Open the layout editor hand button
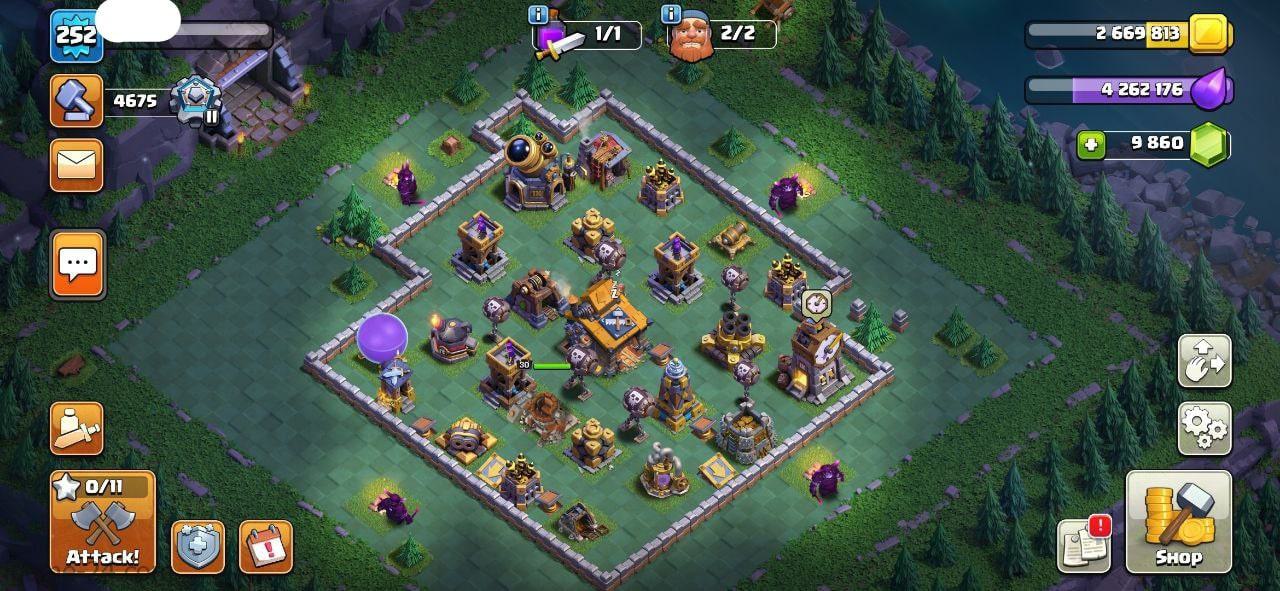The height and width of the screenshot is (591, 1280). click(1204, 361)
